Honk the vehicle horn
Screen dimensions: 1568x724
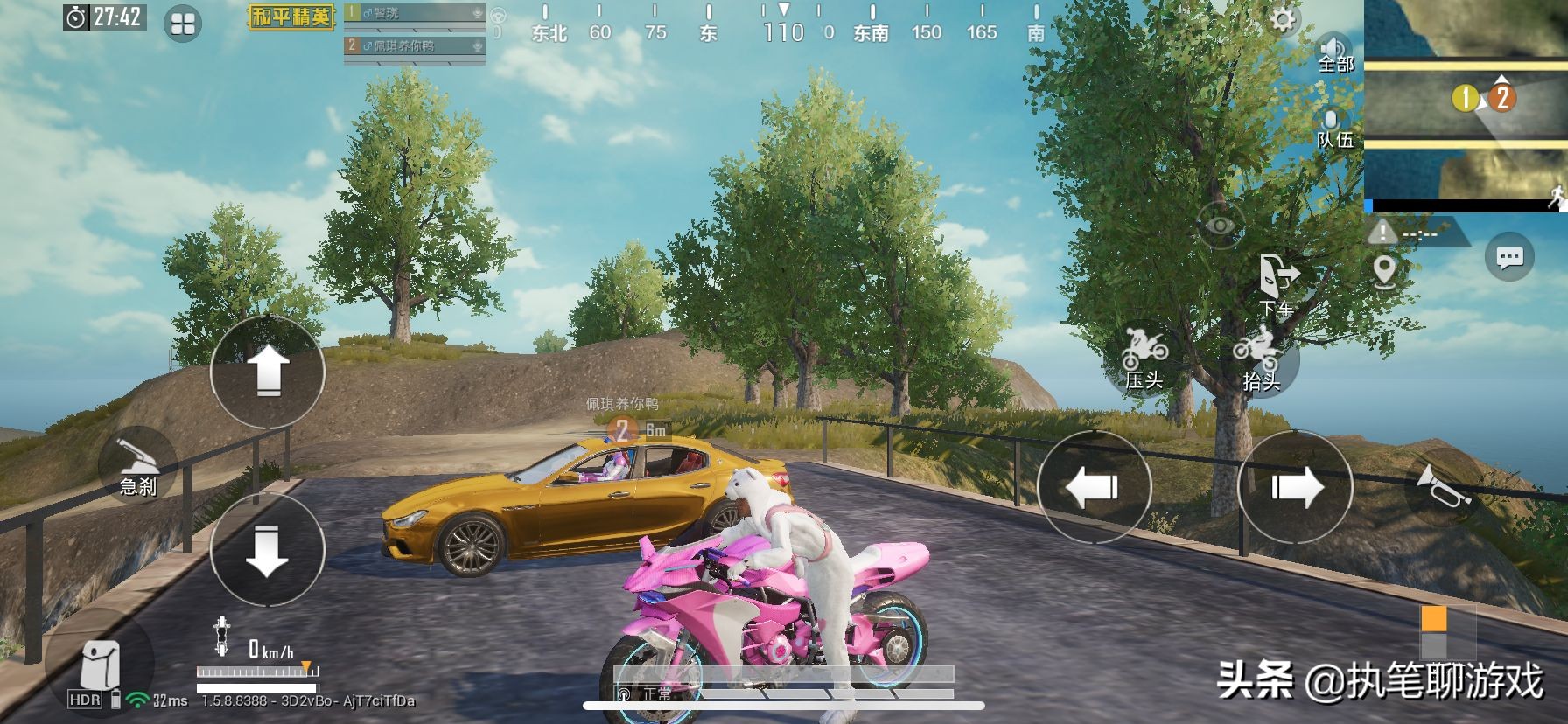[x=1440, y=487]
